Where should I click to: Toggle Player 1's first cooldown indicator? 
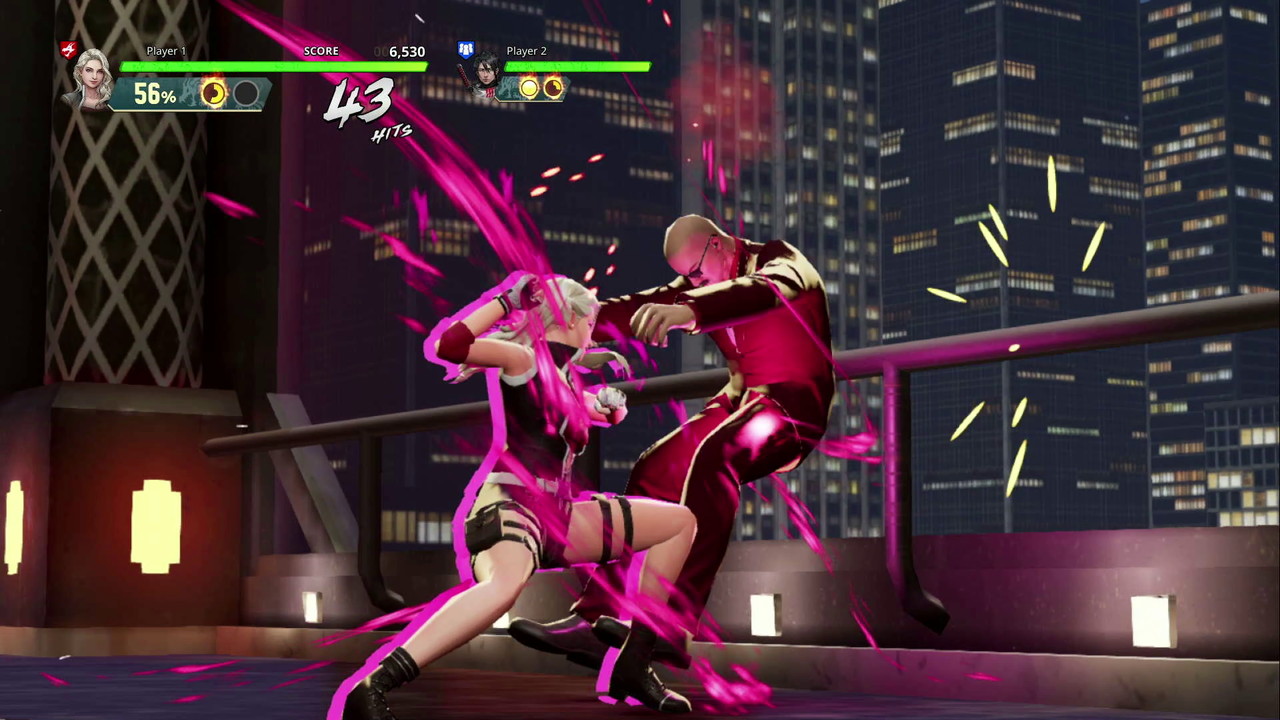click(x=213, y=93)
